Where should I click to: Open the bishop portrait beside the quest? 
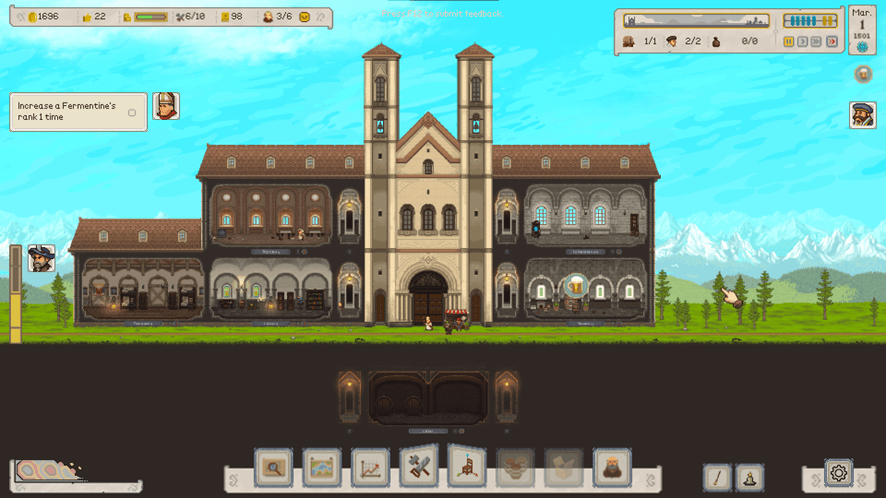point(166,106)
